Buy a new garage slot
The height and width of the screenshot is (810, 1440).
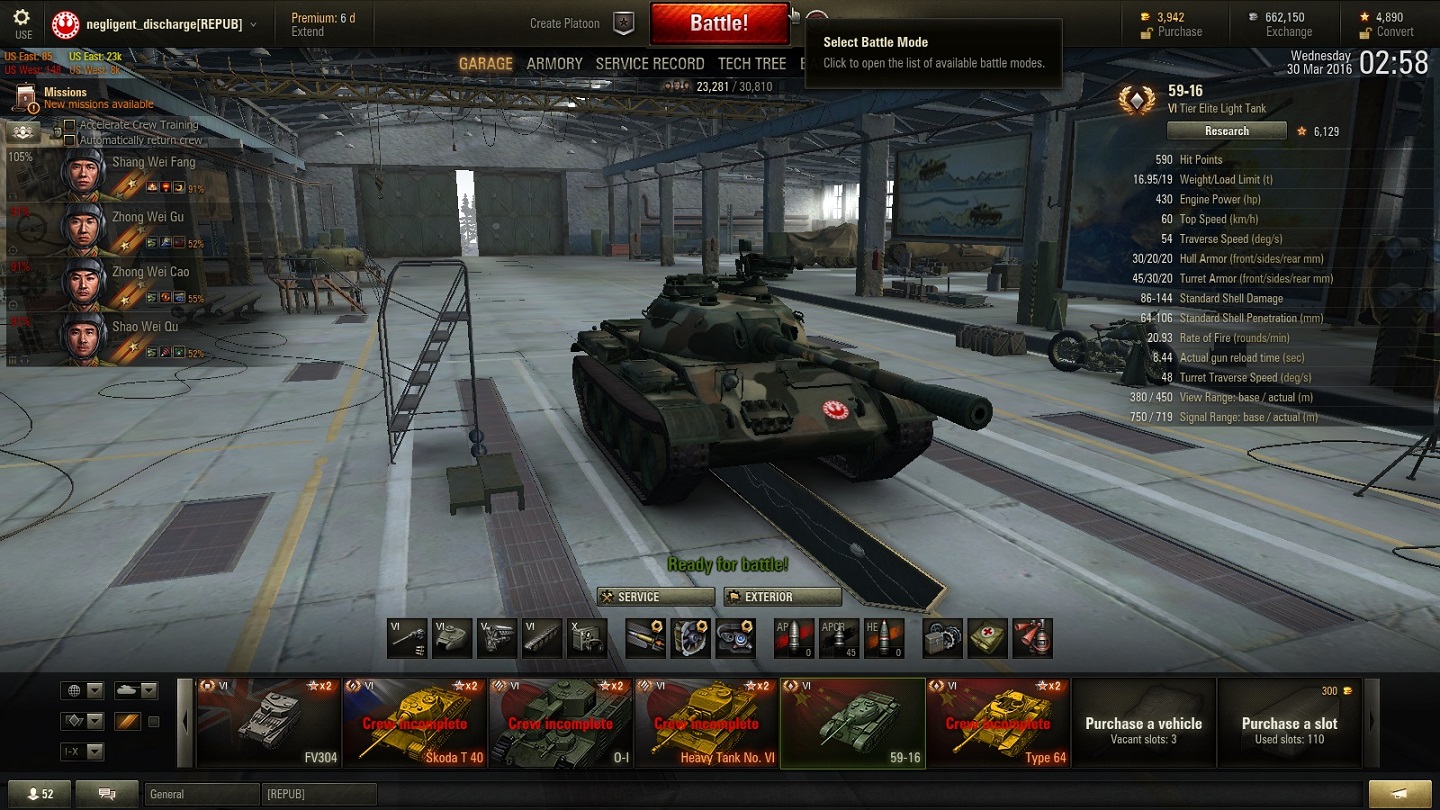click(1289, 723)
